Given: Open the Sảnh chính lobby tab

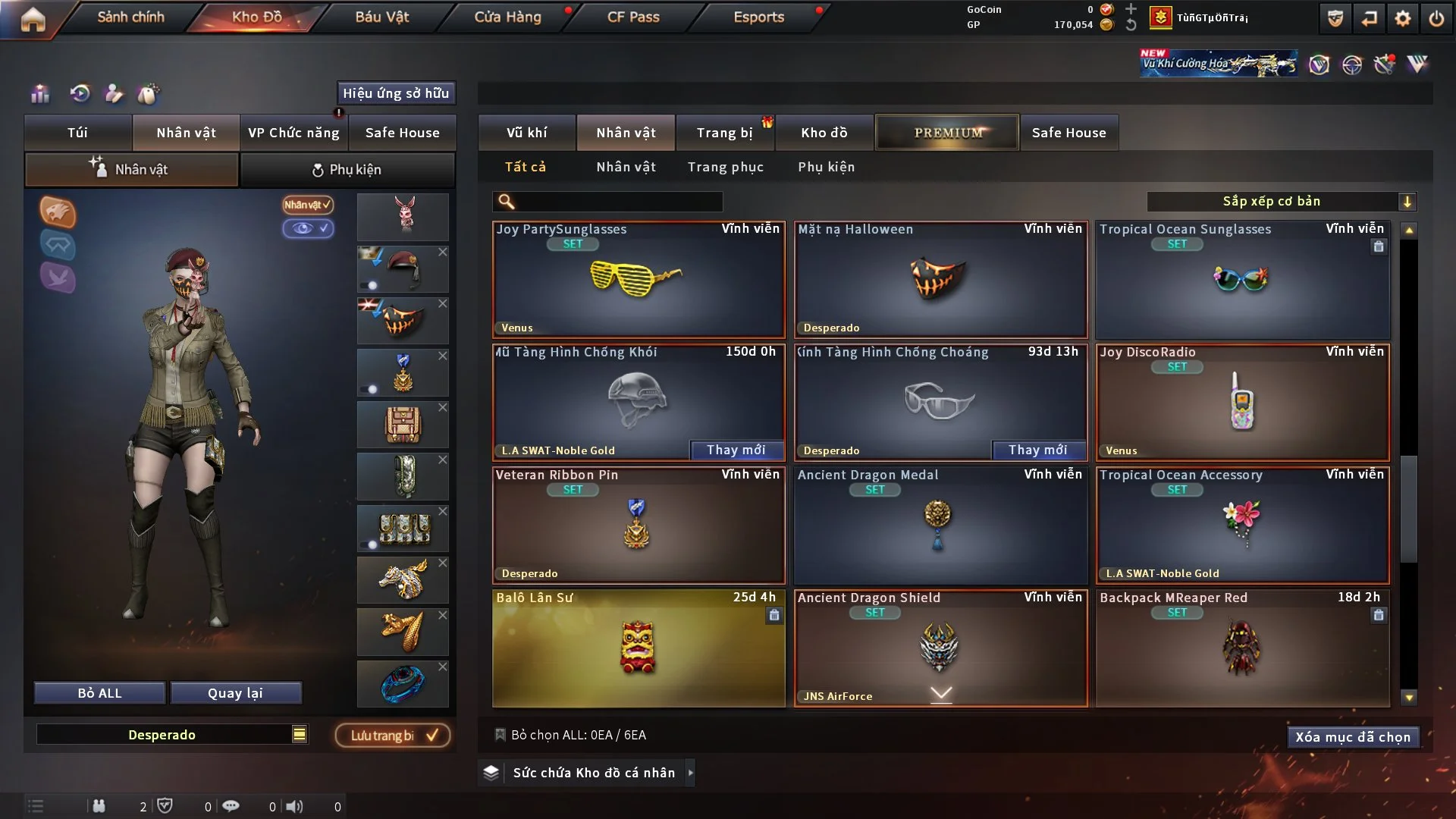Looking at the screenshot, I should coord(130,17).
